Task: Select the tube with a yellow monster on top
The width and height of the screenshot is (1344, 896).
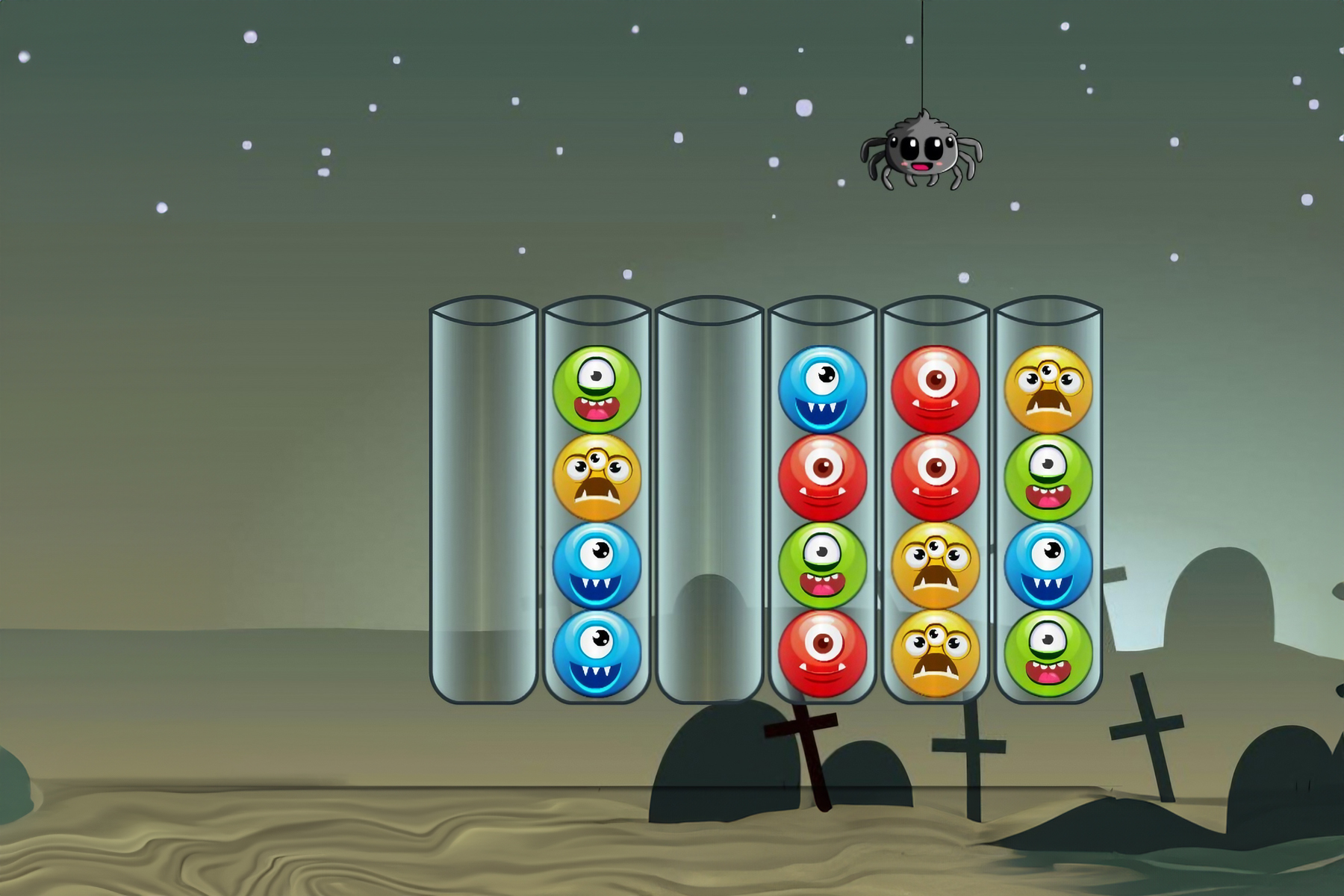Action: 1048,500
